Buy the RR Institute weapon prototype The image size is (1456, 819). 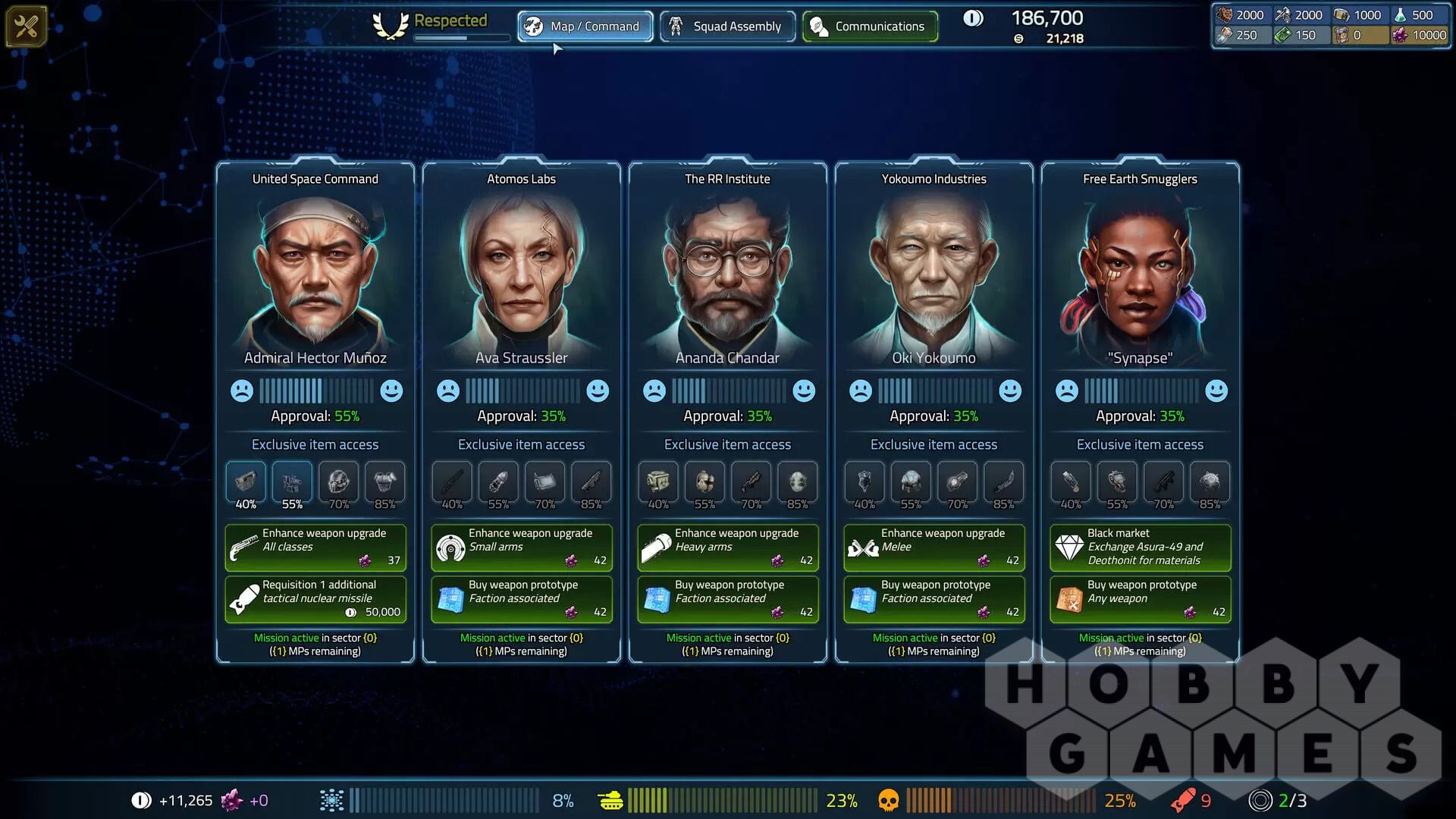click(x=728, y=598)
